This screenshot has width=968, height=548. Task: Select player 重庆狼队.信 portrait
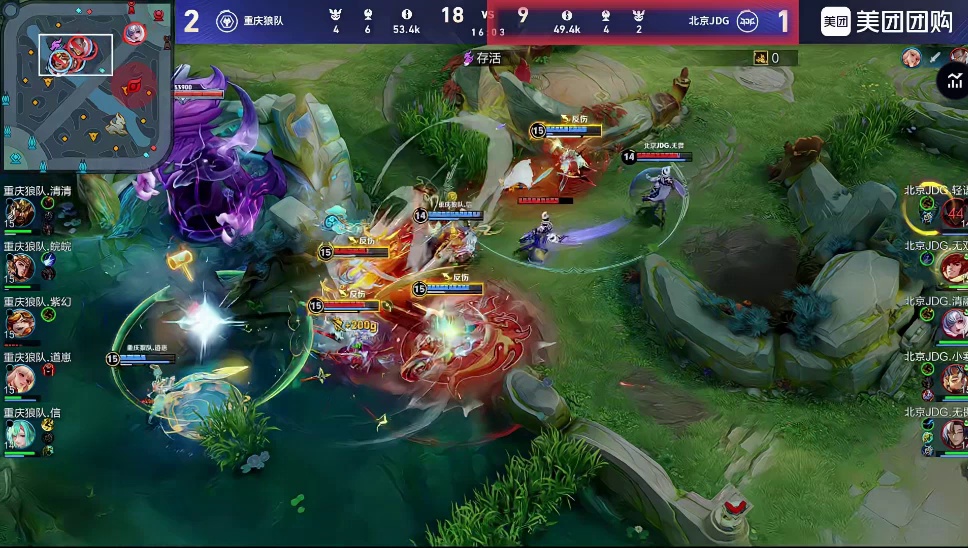tap(19, 433)
